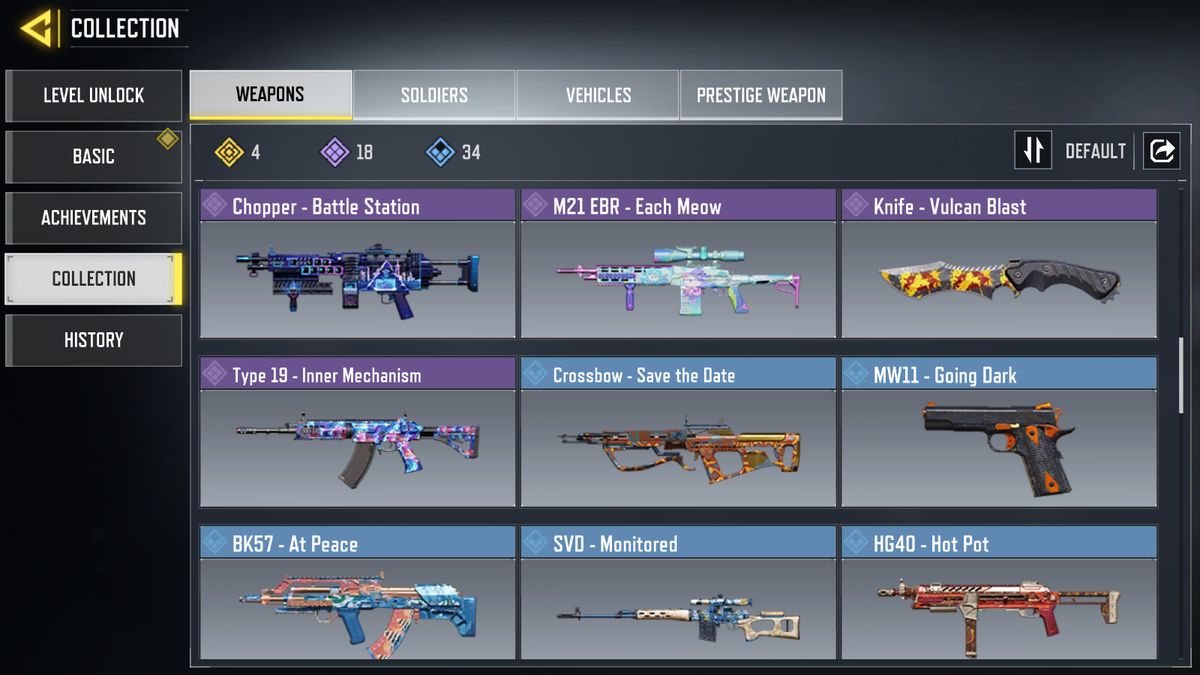Open the Prestige Weapon tab

(761, 96)
